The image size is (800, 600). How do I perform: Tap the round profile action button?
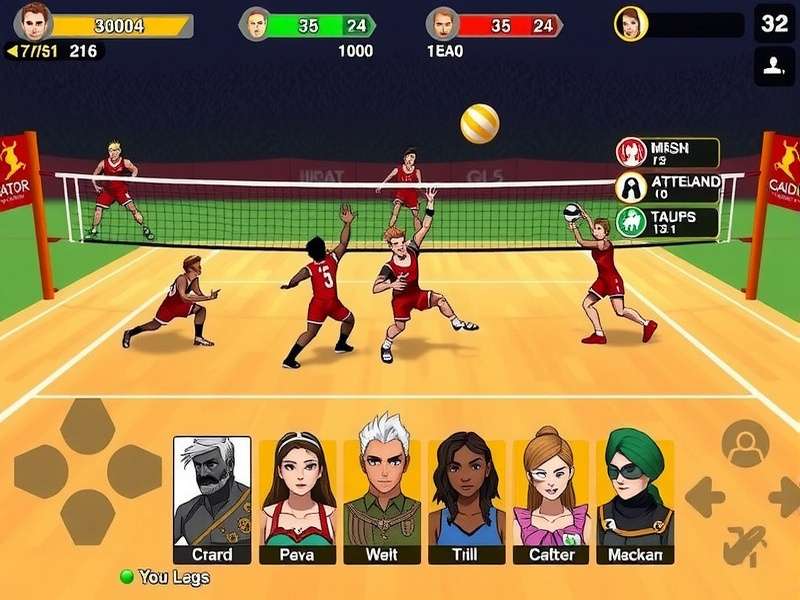[745, 444]
